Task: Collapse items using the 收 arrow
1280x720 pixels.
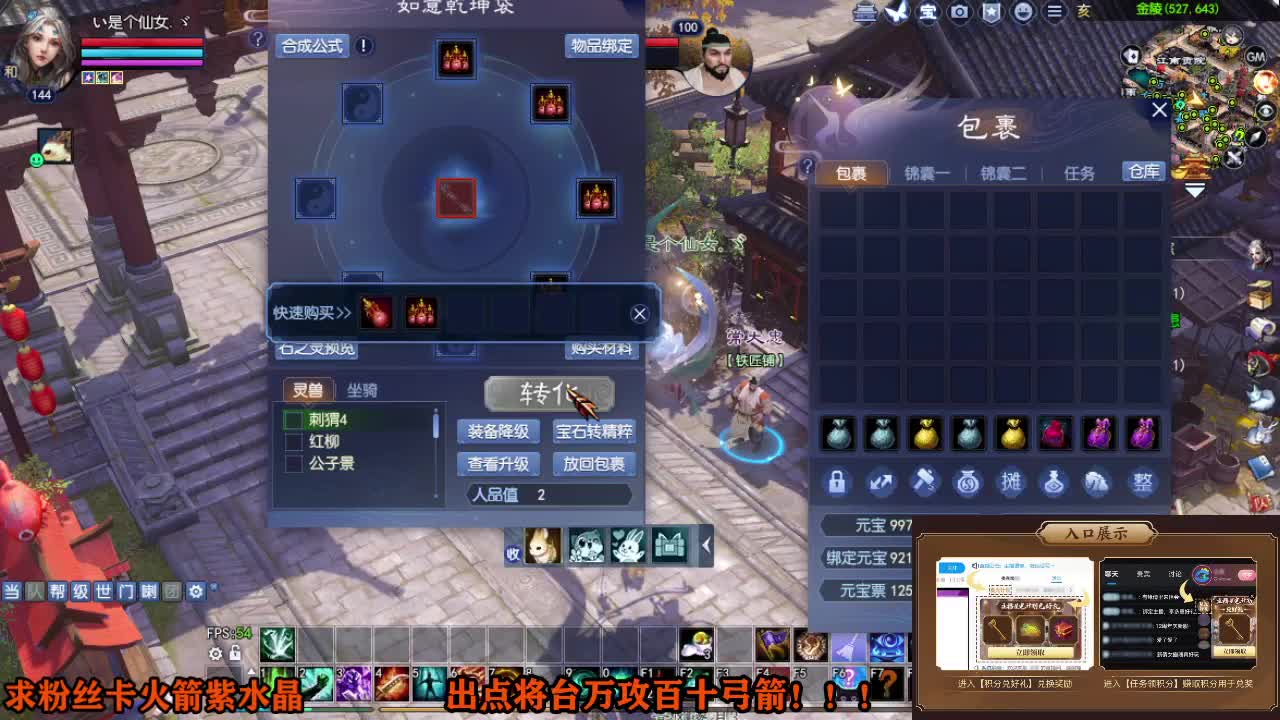Action: point(513,551)
